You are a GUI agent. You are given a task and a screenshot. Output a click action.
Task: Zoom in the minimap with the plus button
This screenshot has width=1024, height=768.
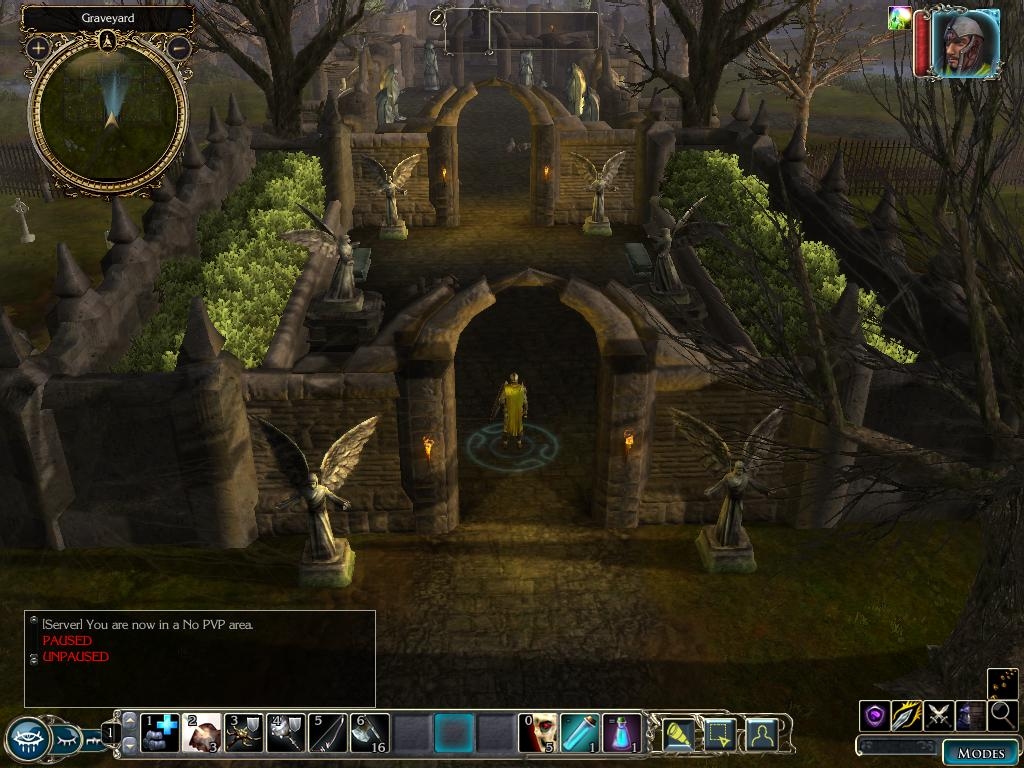(x=38, y=47)
